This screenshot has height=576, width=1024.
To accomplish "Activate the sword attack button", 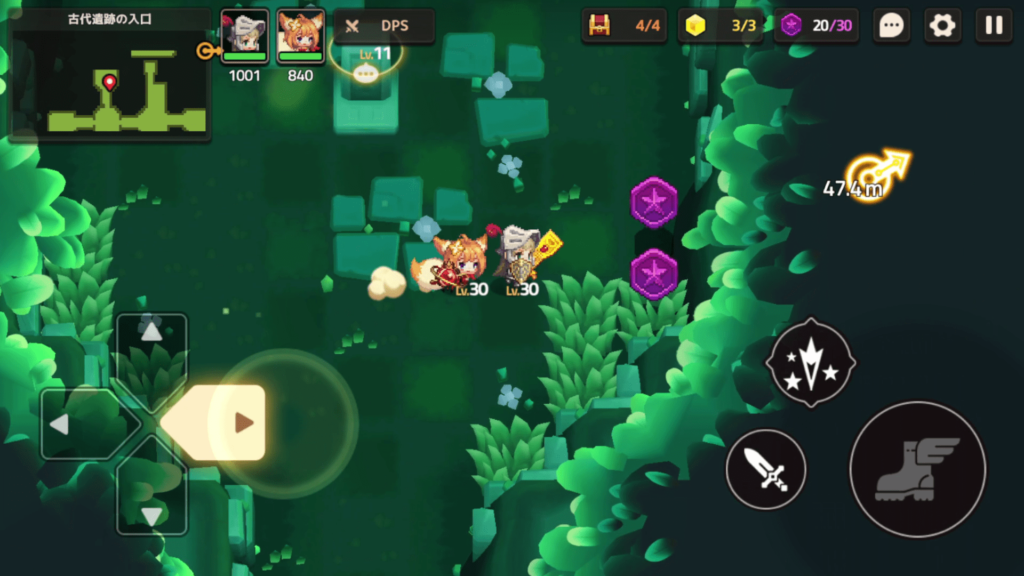I will tap(766, 469).
